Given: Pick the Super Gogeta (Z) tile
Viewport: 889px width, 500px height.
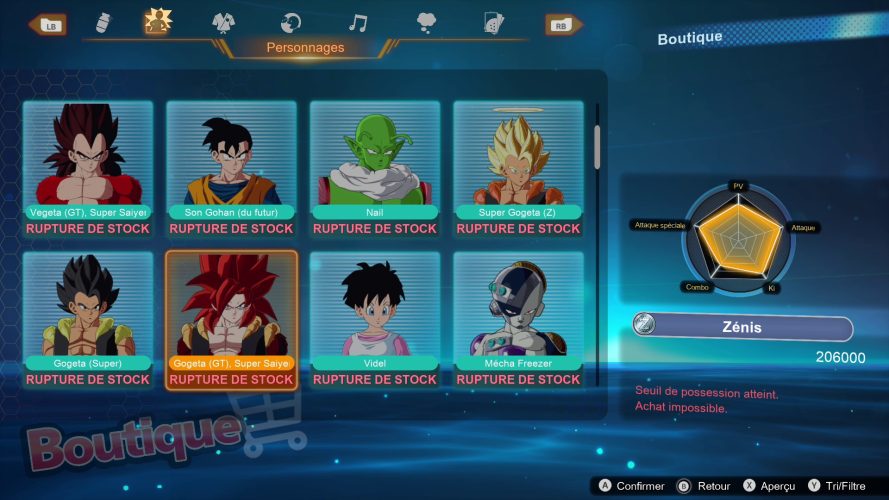Looking at the screenshot, I should (x=518, y=167).
